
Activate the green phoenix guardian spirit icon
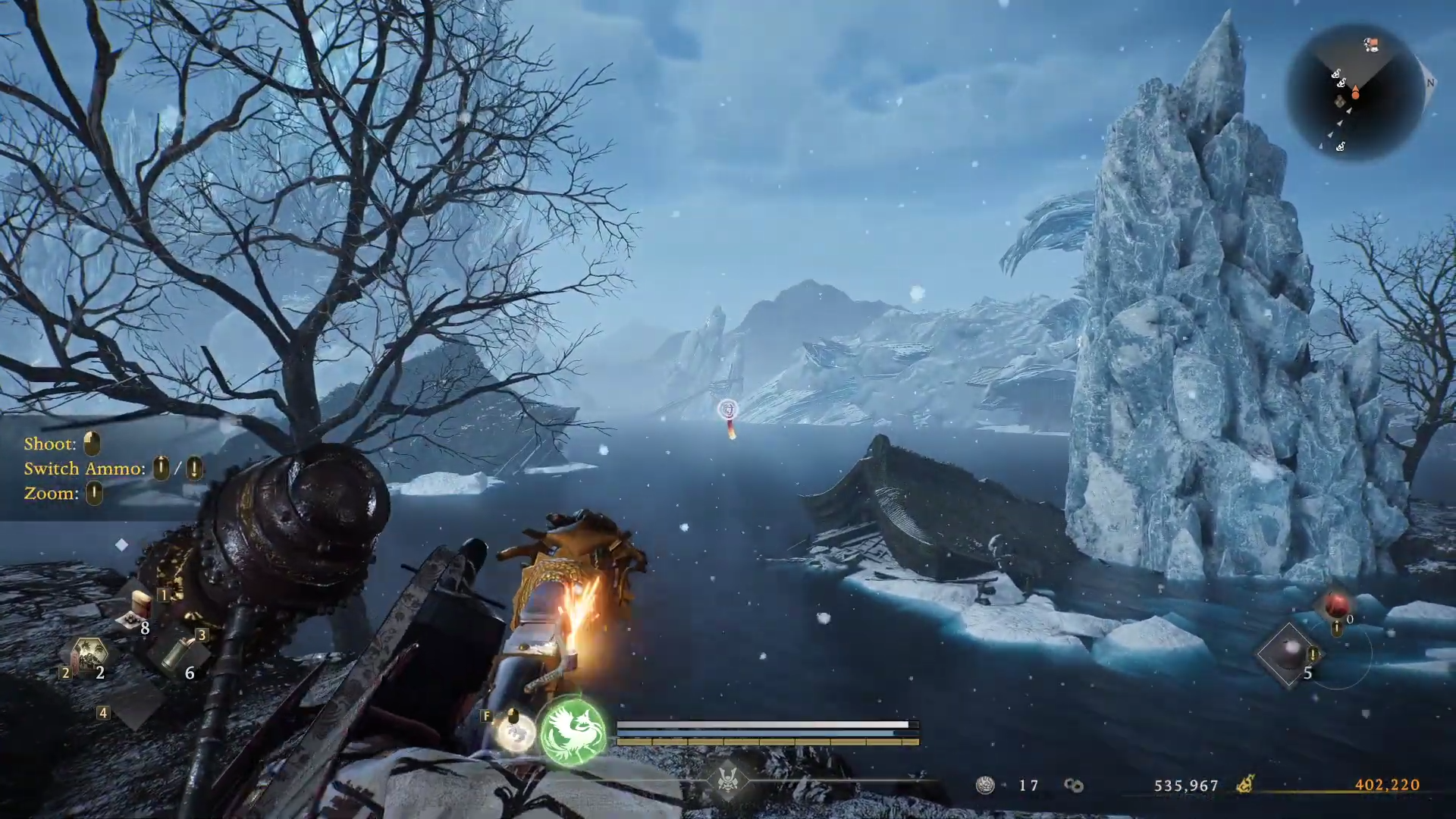coord(573,731)
